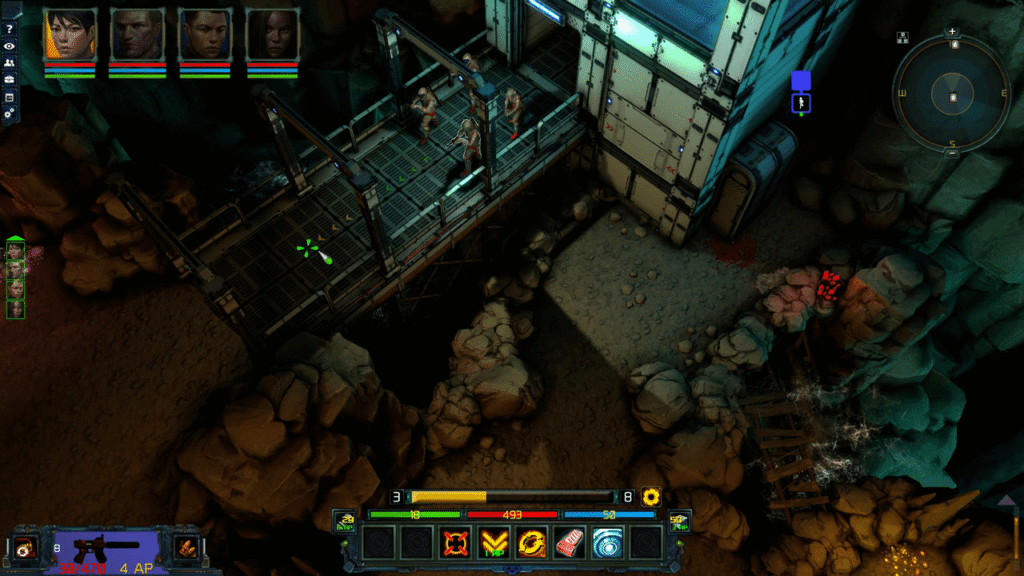Click the yellow gear icon beside the turn bar
This screenshot has width=1024, height=576.
[x=652, y=496]
